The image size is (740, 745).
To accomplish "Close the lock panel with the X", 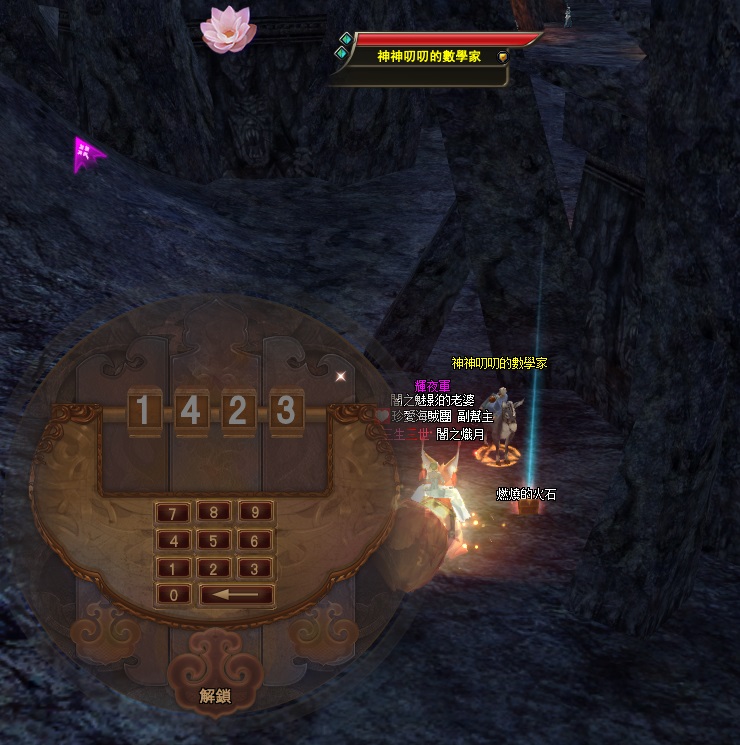I will [x=340, y=376].
